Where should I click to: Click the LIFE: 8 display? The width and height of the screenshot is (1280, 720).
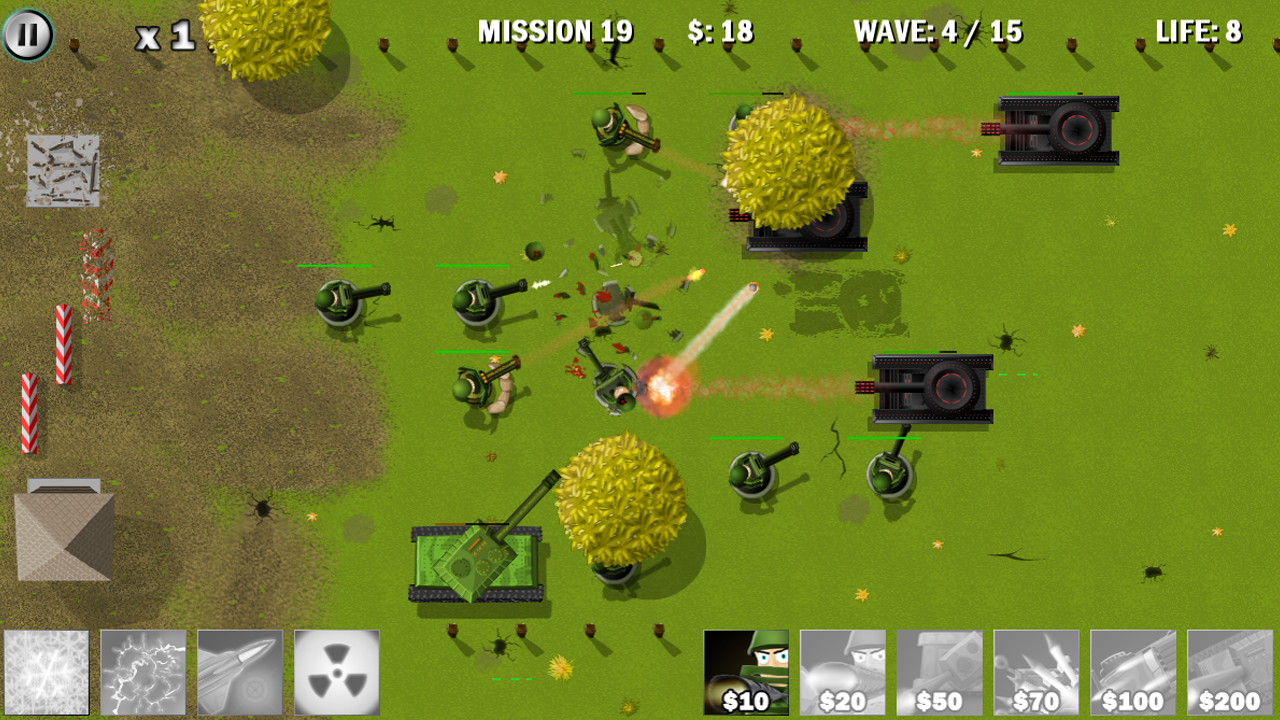[1198, 31]
